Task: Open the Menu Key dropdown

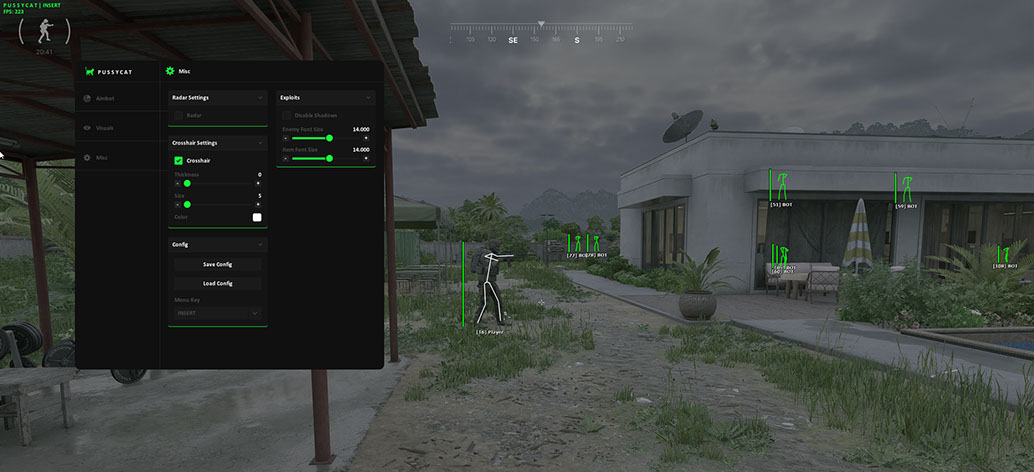Action: 217,313
